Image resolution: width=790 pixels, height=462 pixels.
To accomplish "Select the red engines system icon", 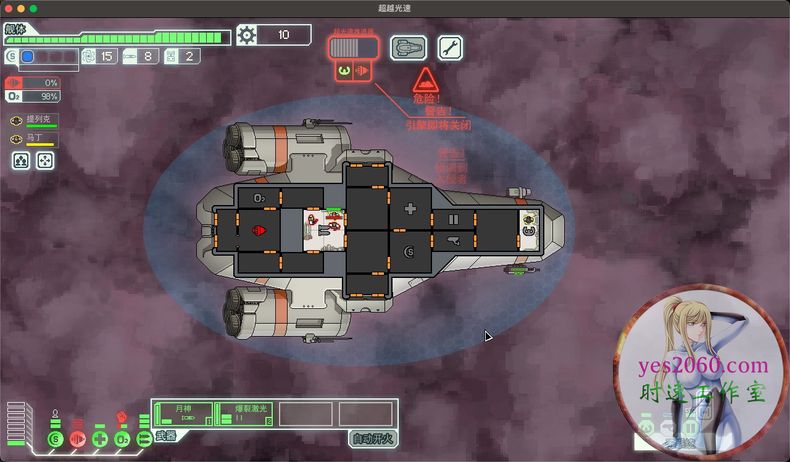I will (x=78, y=439).
